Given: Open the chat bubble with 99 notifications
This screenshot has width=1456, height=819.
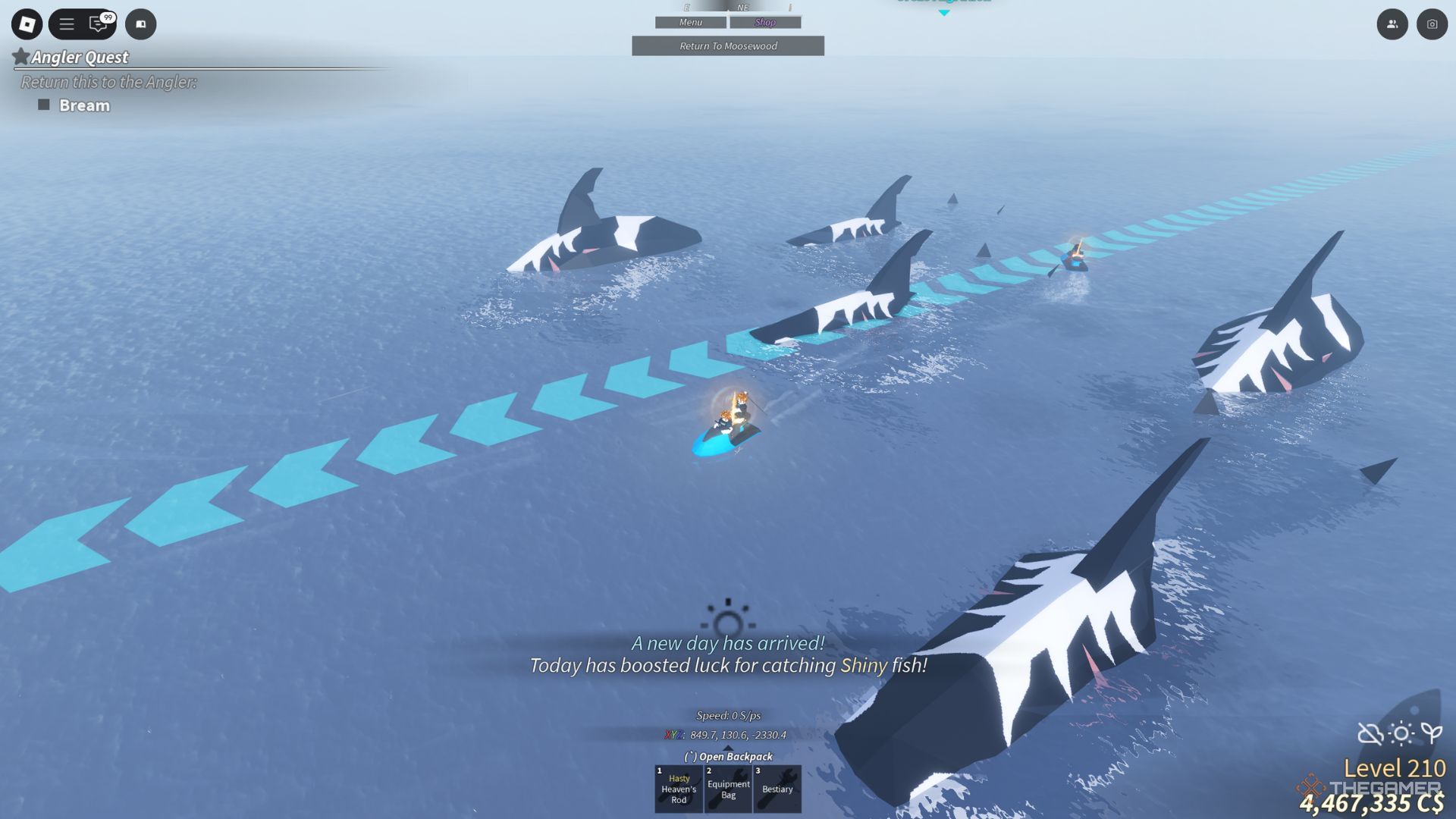Looking at the screenshot, I should click(x=96, y=25).
